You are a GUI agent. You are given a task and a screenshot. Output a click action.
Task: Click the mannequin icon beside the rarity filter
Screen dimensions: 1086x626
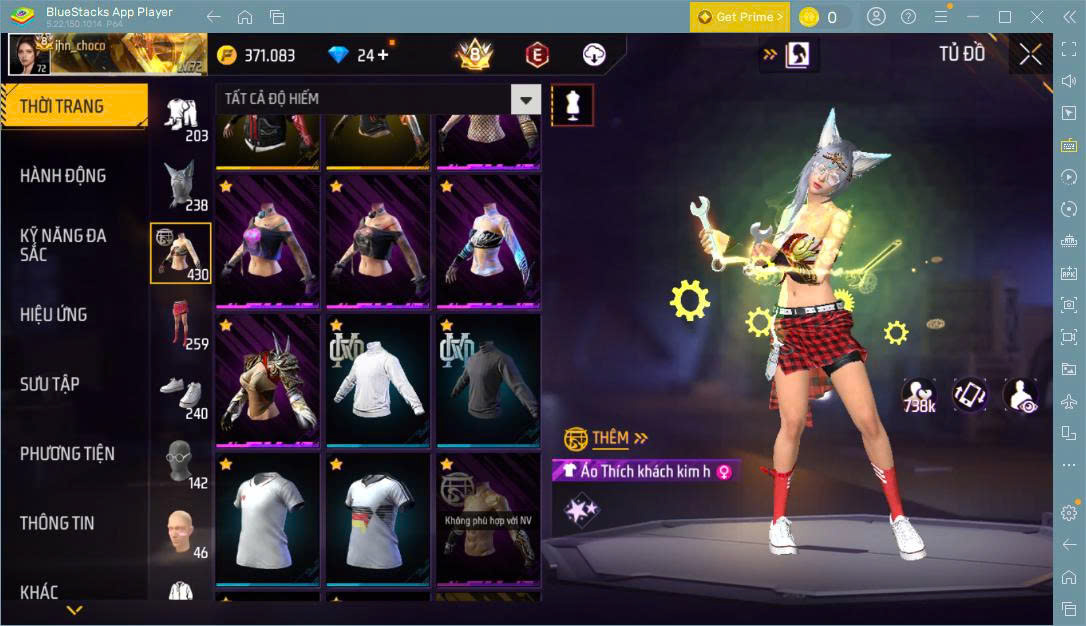tap(573, 104)
